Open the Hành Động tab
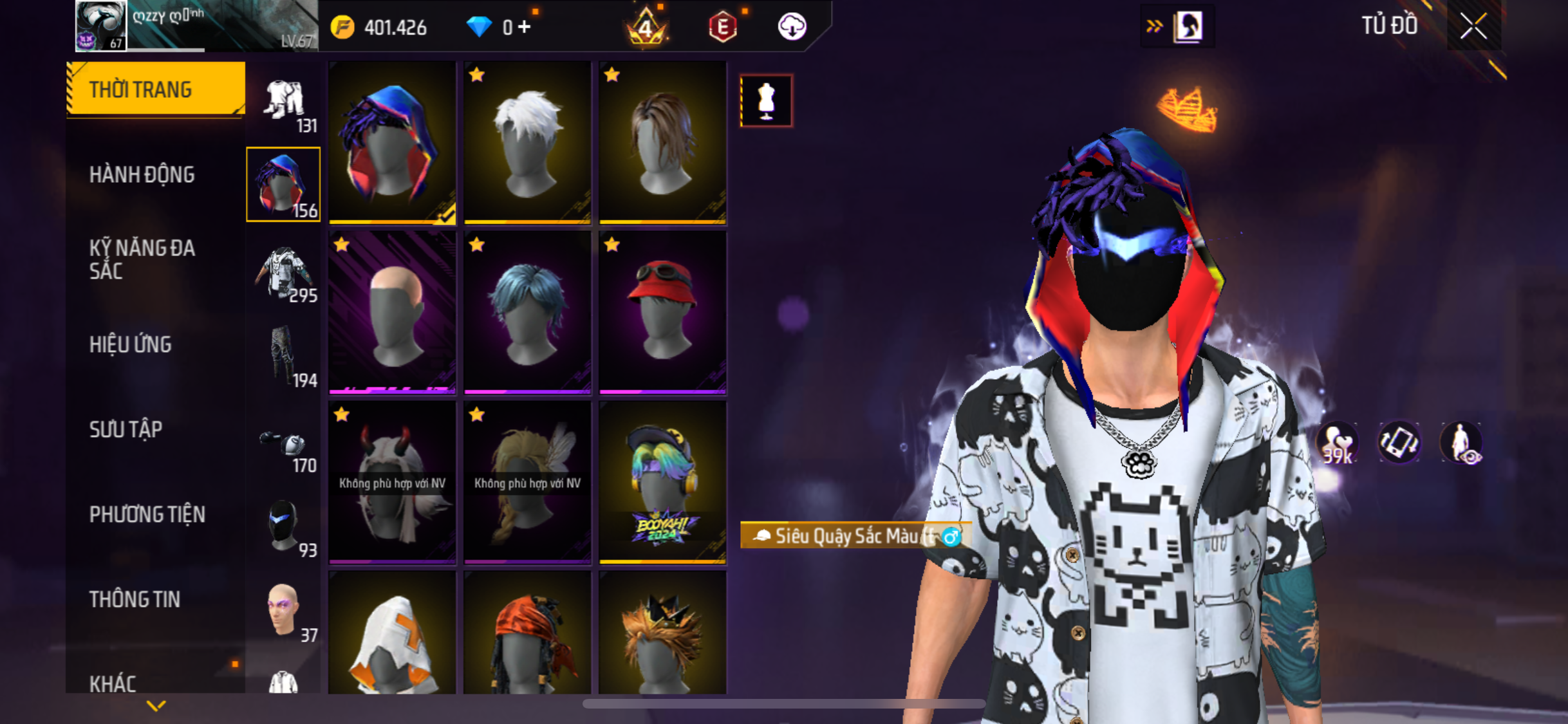Screen dimensions: 1568x724 [x=142, y=174]
